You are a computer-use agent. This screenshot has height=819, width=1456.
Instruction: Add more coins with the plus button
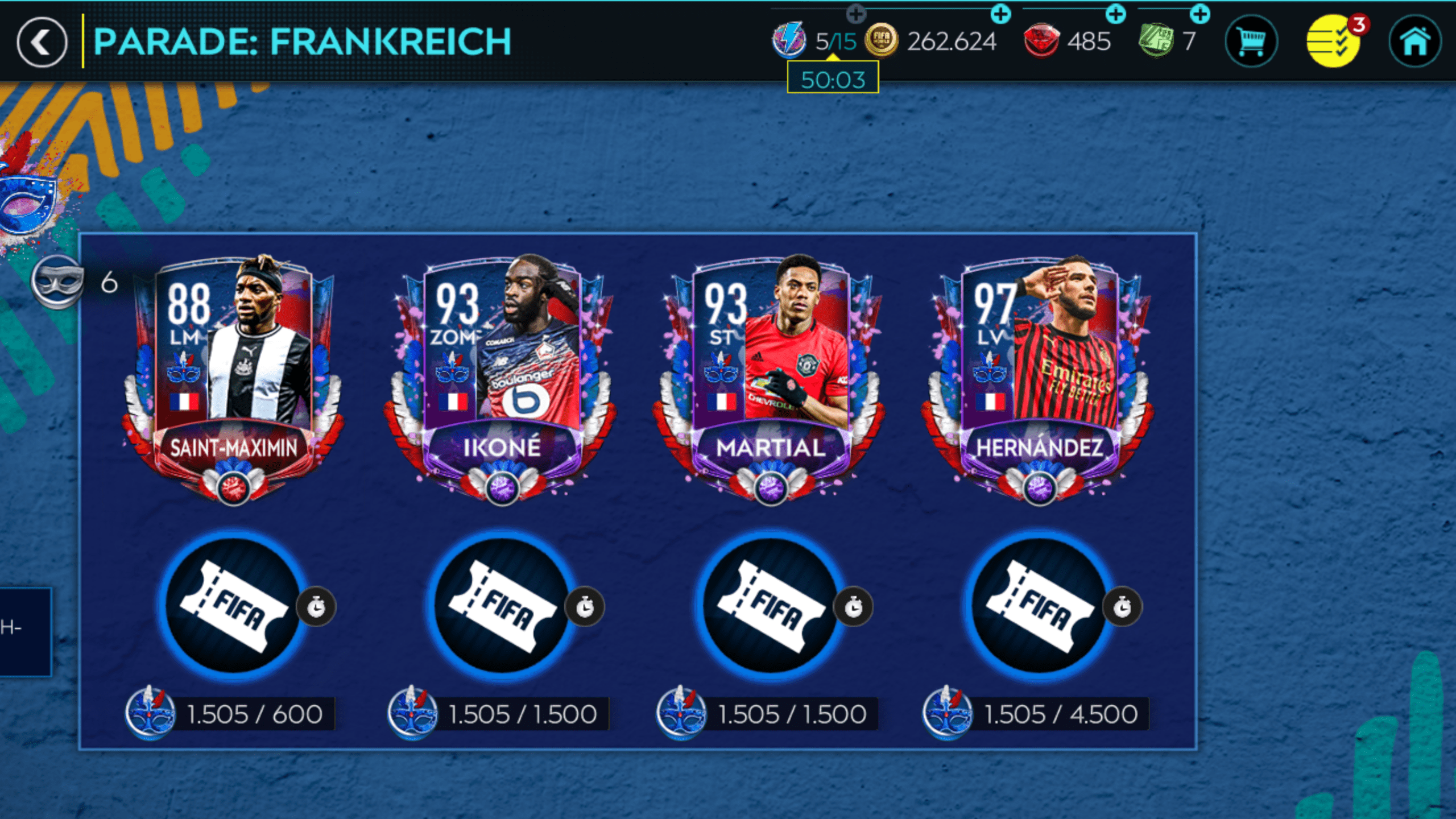[1000, 14]
